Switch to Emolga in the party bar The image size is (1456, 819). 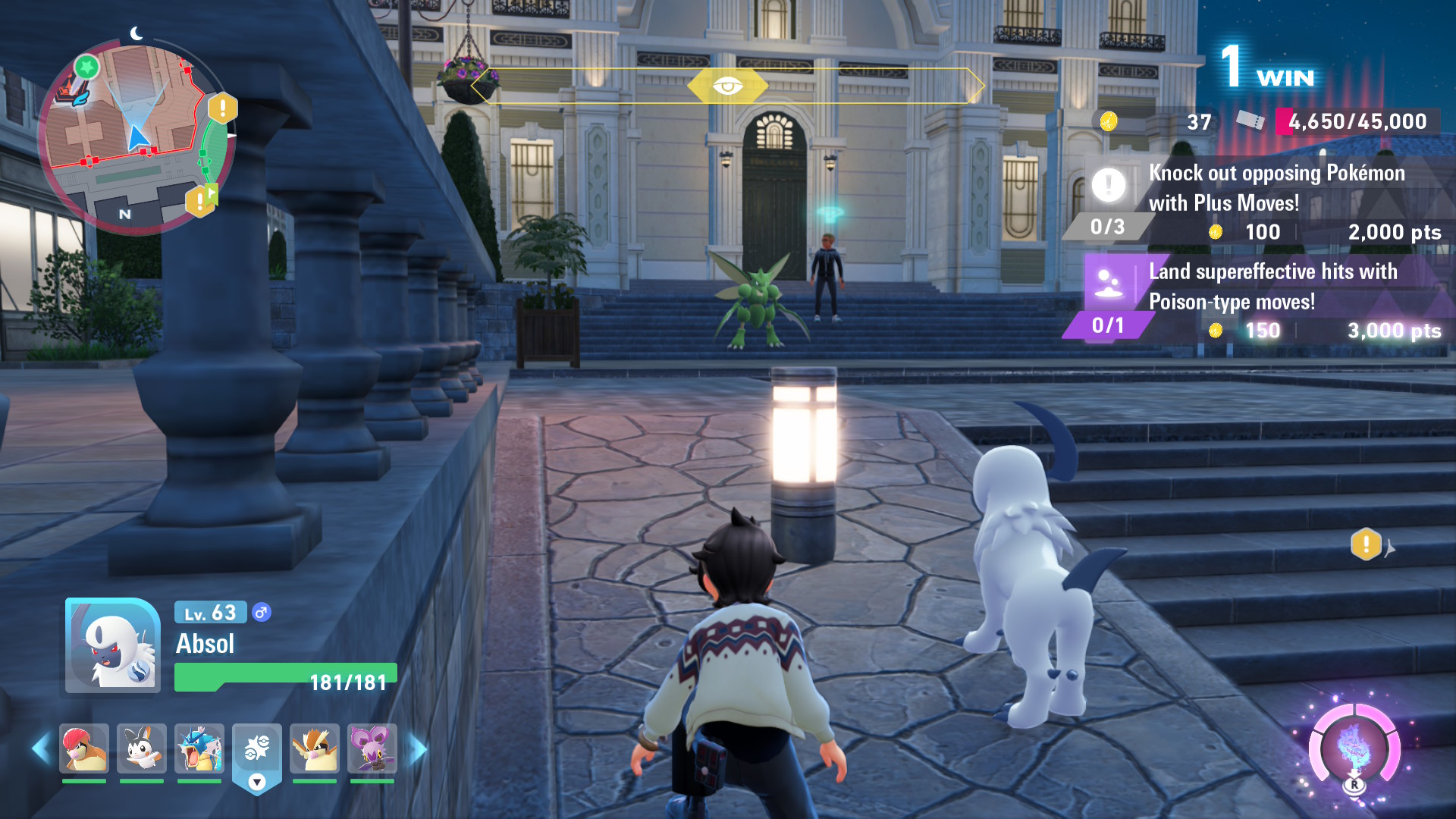[x=142, y=748]
